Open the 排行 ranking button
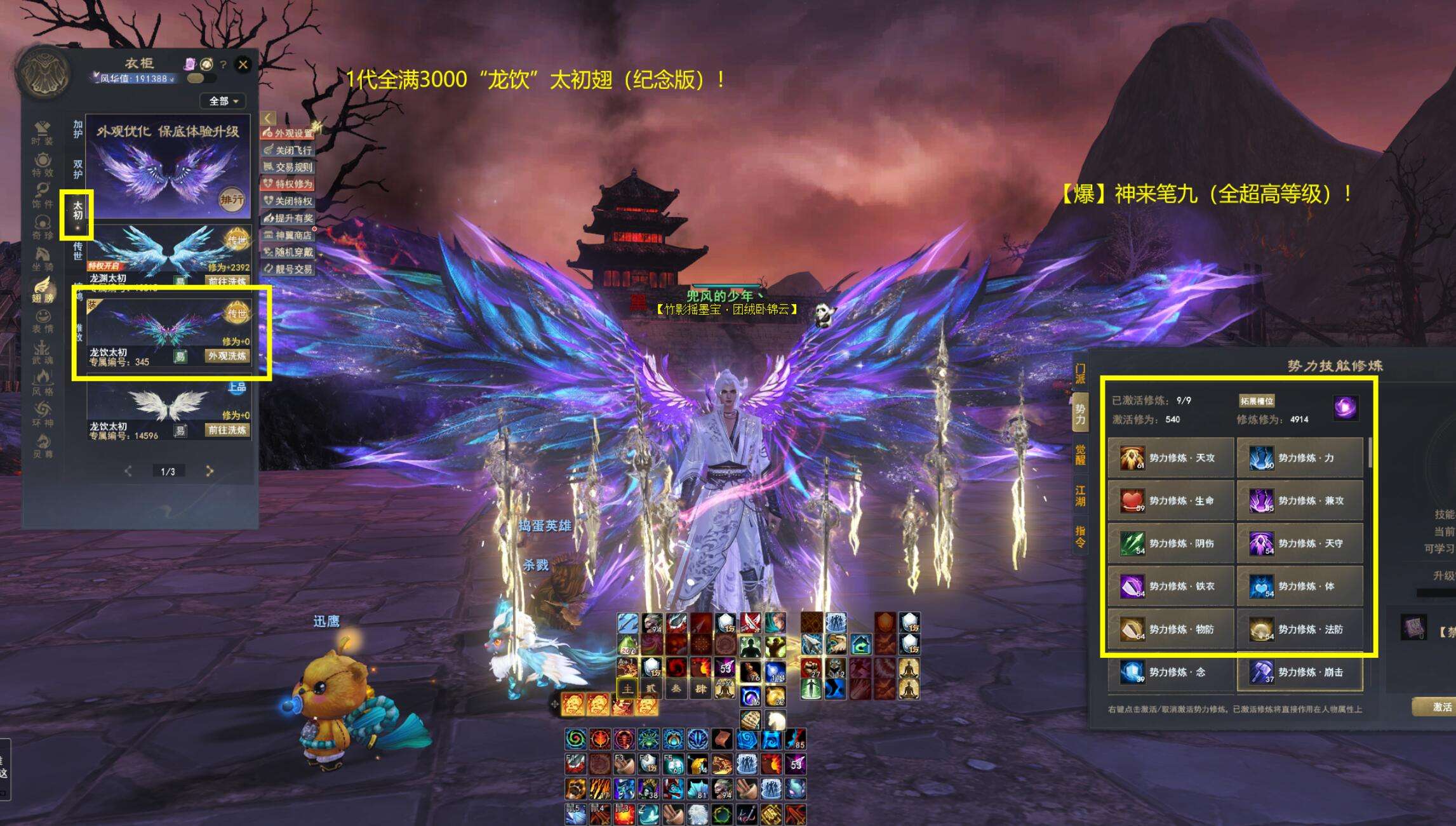Screen dimensions: 1456x826 [x=232, y=200]
